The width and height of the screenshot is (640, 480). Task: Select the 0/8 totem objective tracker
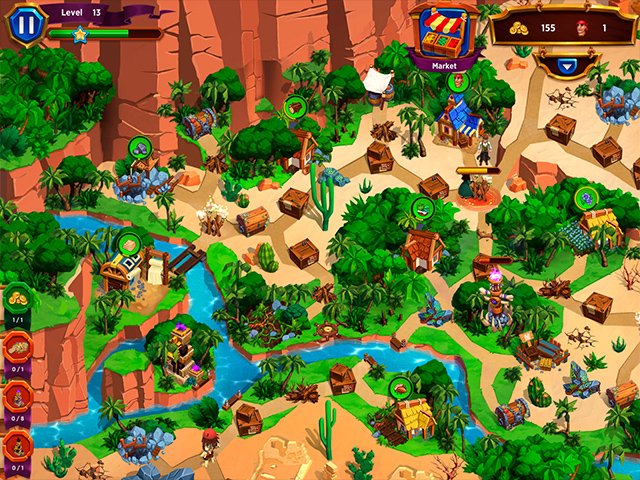pos(18,395)
